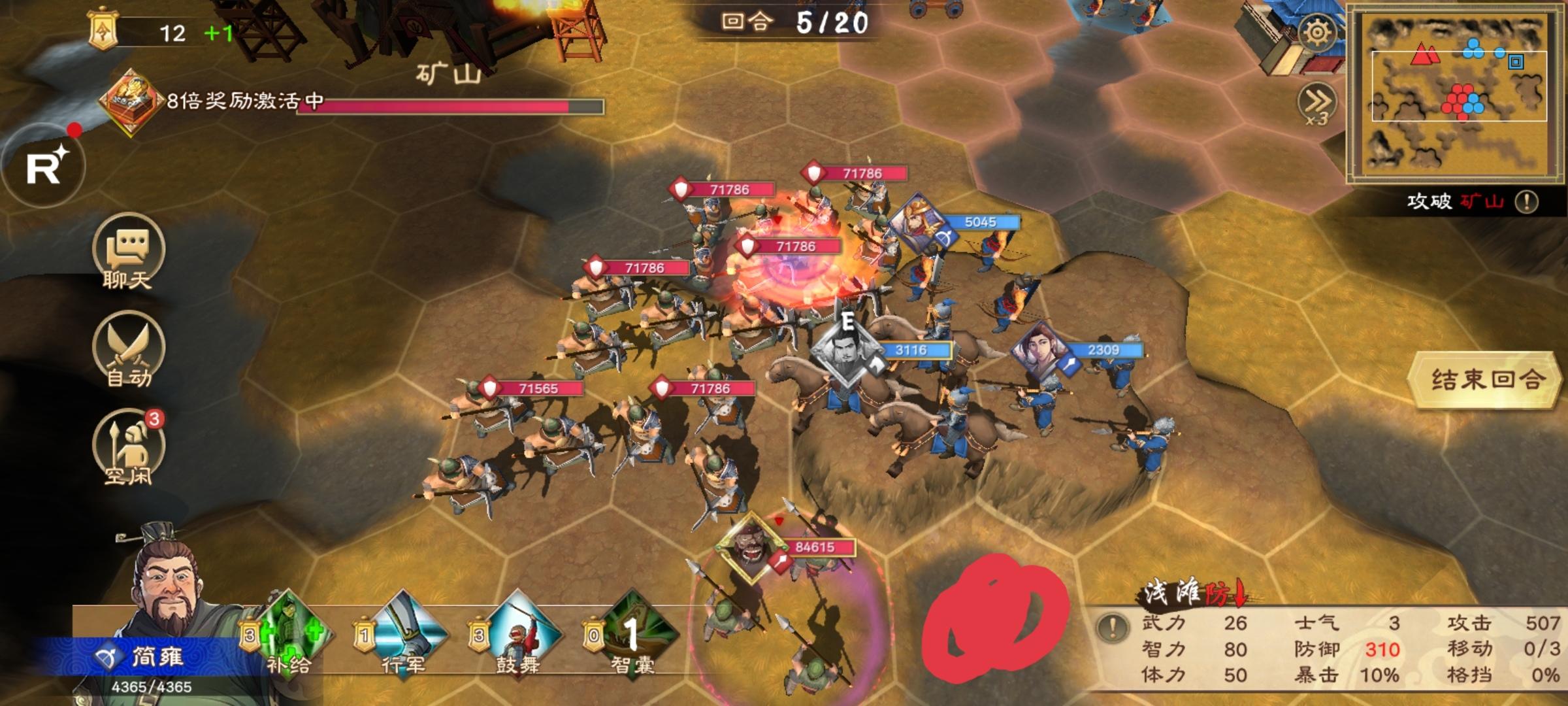Open the 聊天 chat panel
Screen dimensions: 1568x706
click(x=128, y=252)
